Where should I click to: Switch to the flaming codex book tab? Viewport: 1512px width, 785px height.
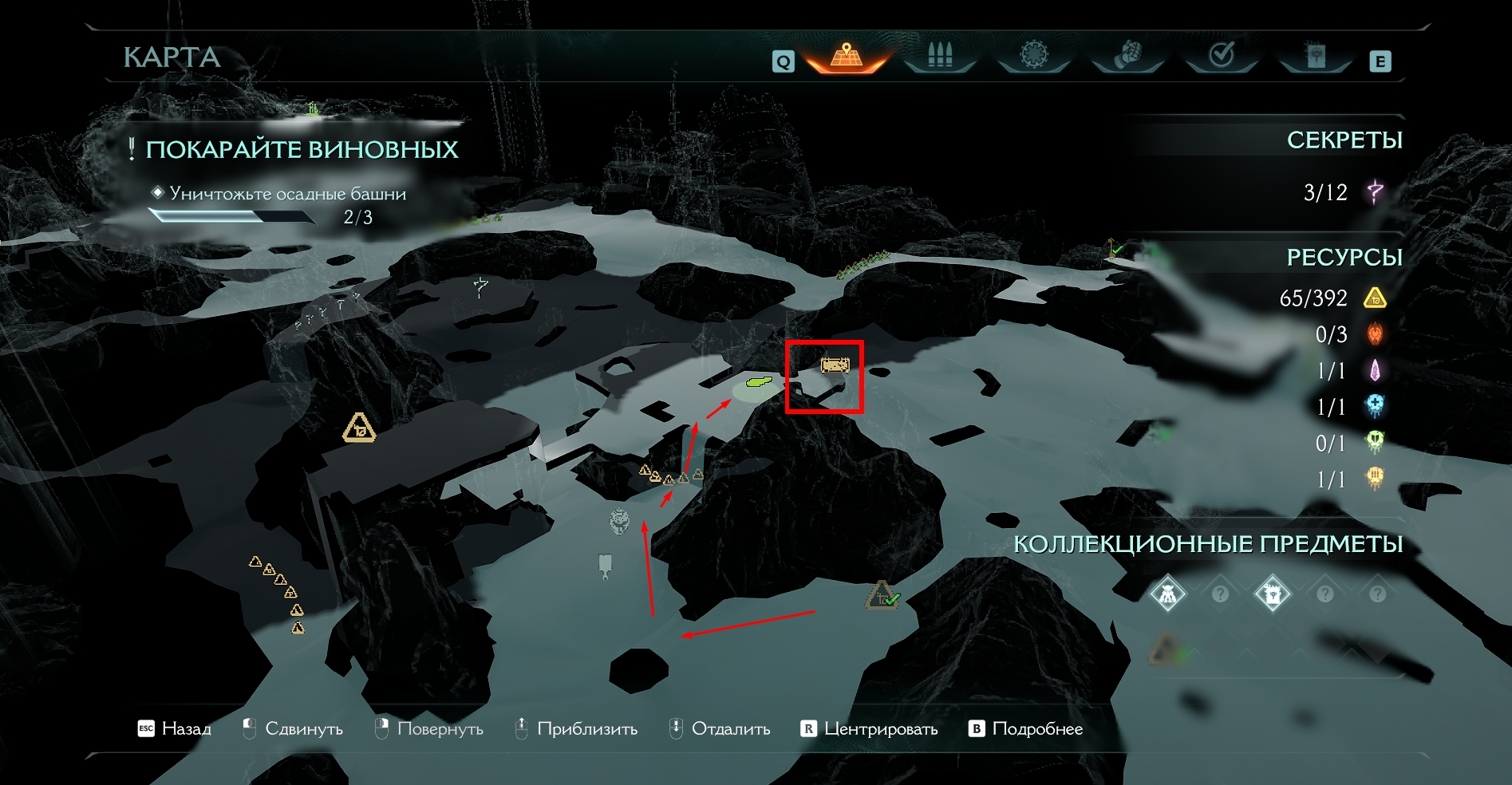1315,56
